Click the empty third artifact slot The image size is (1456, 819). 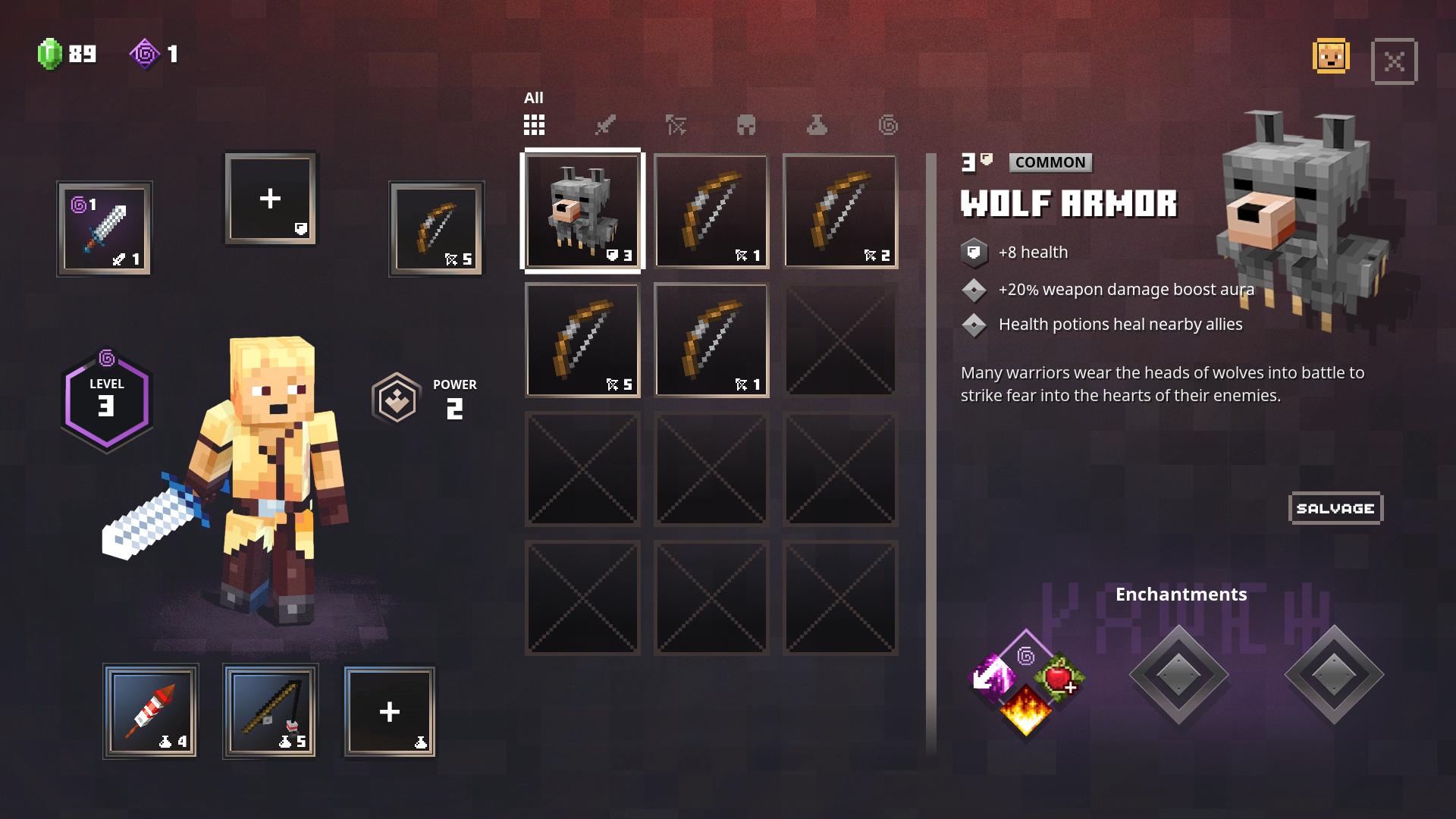(390, 711)
